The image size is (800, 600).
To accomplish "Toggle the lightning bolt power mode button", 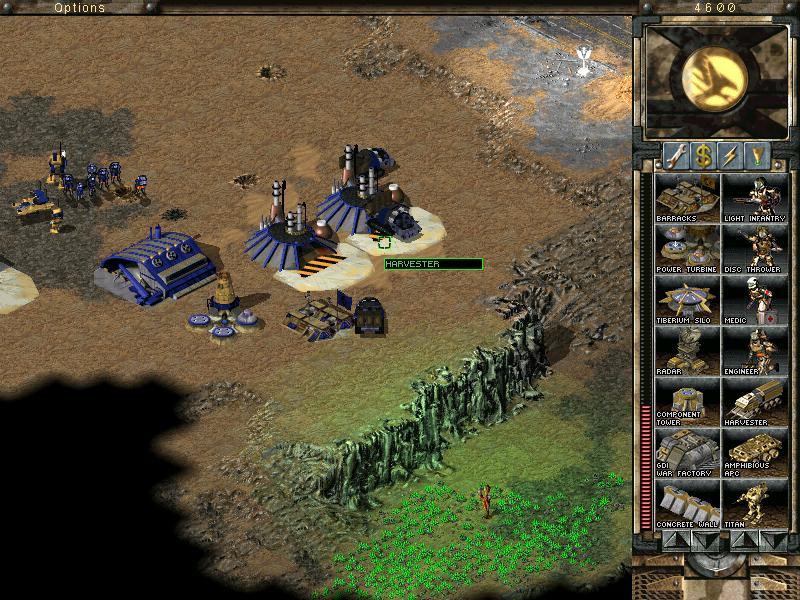I will (x=731, y=155).
